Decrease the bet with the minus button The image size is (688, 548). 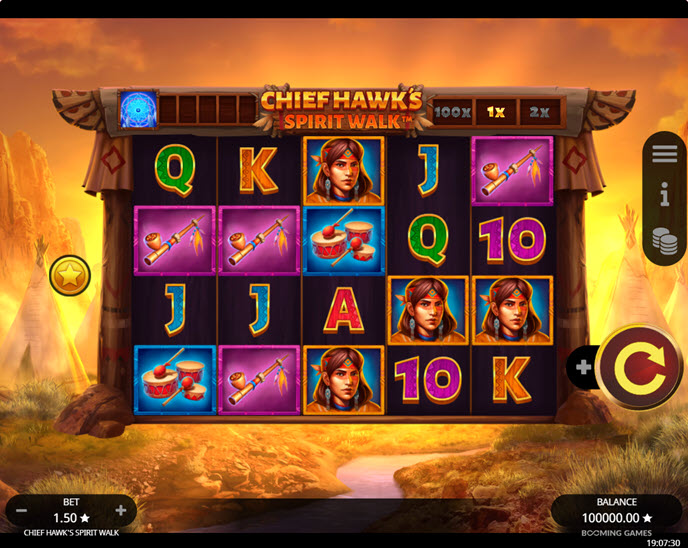pyautogui.click(x=22, y=510)
